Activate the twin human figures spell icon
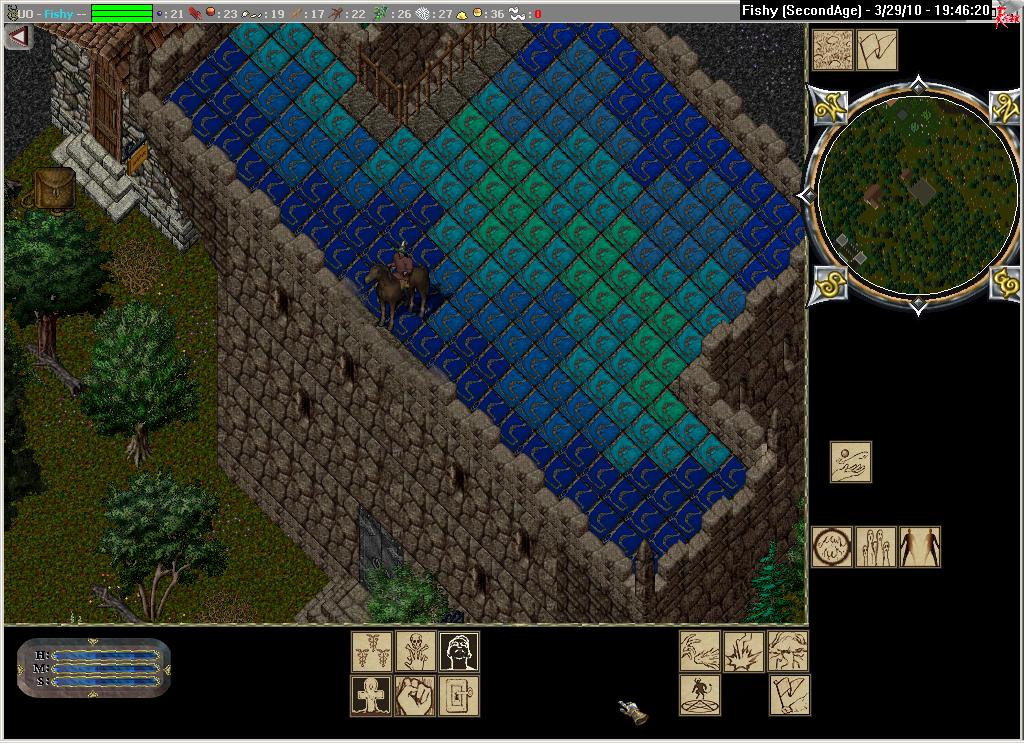 click(x=920, y=547)
